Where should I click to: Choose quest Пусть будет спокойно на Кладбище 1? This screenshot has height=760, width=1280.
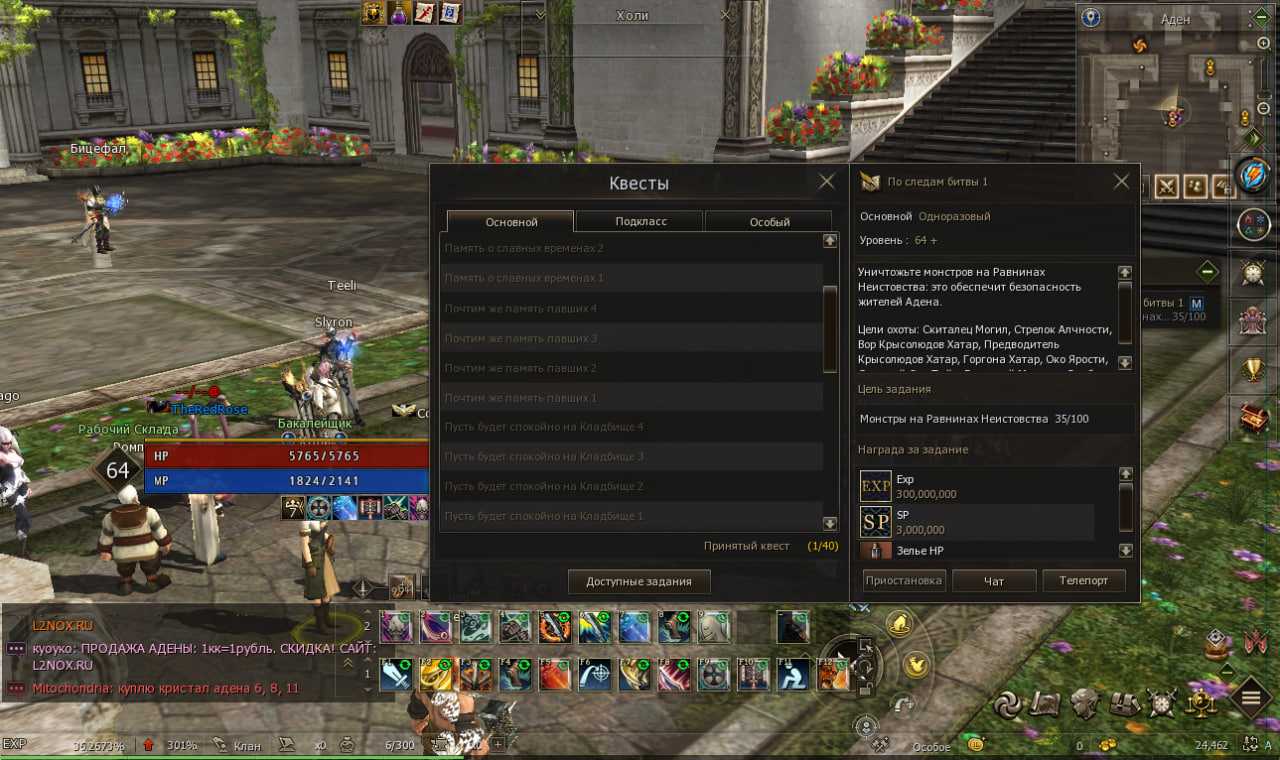coord(630,516)
